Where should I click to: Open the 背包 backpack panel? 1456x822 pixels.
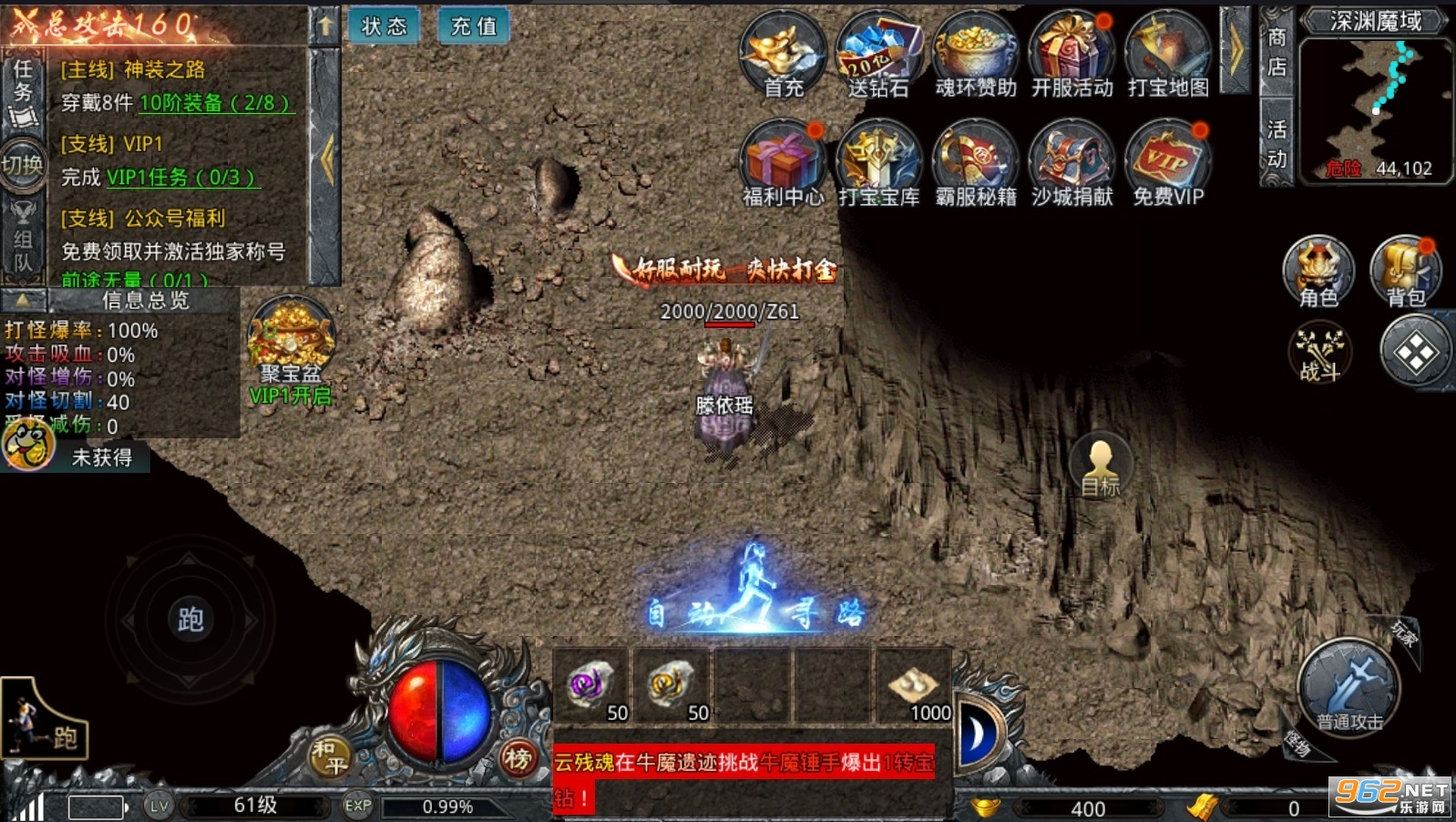1406,271
